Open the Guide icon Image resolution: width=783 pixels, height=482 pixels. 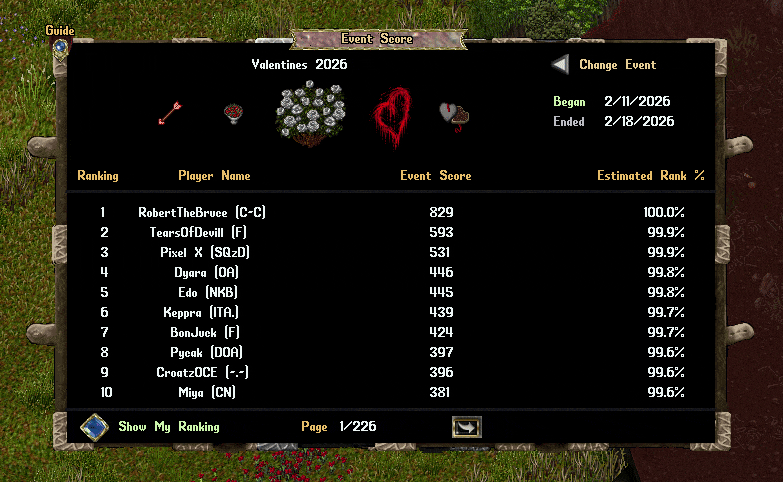click(x=60, y=46)
